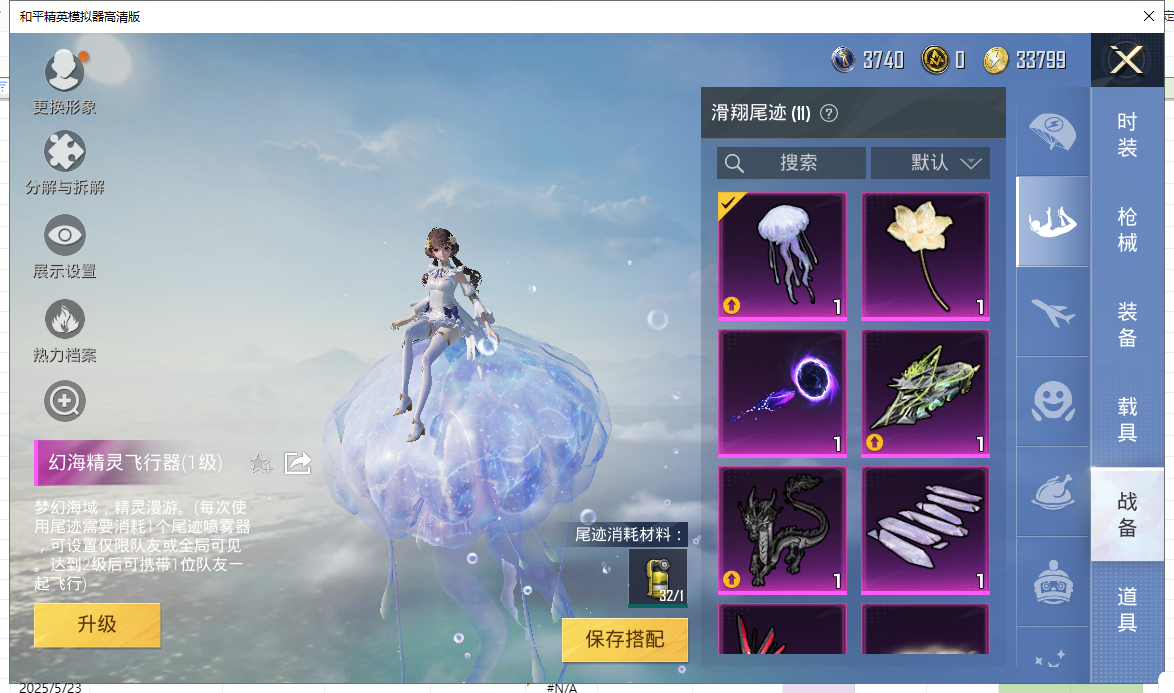This screenshot has width=1174, height=693.
Task: Select the crystal shards glide trail
Action: point(925,529)
